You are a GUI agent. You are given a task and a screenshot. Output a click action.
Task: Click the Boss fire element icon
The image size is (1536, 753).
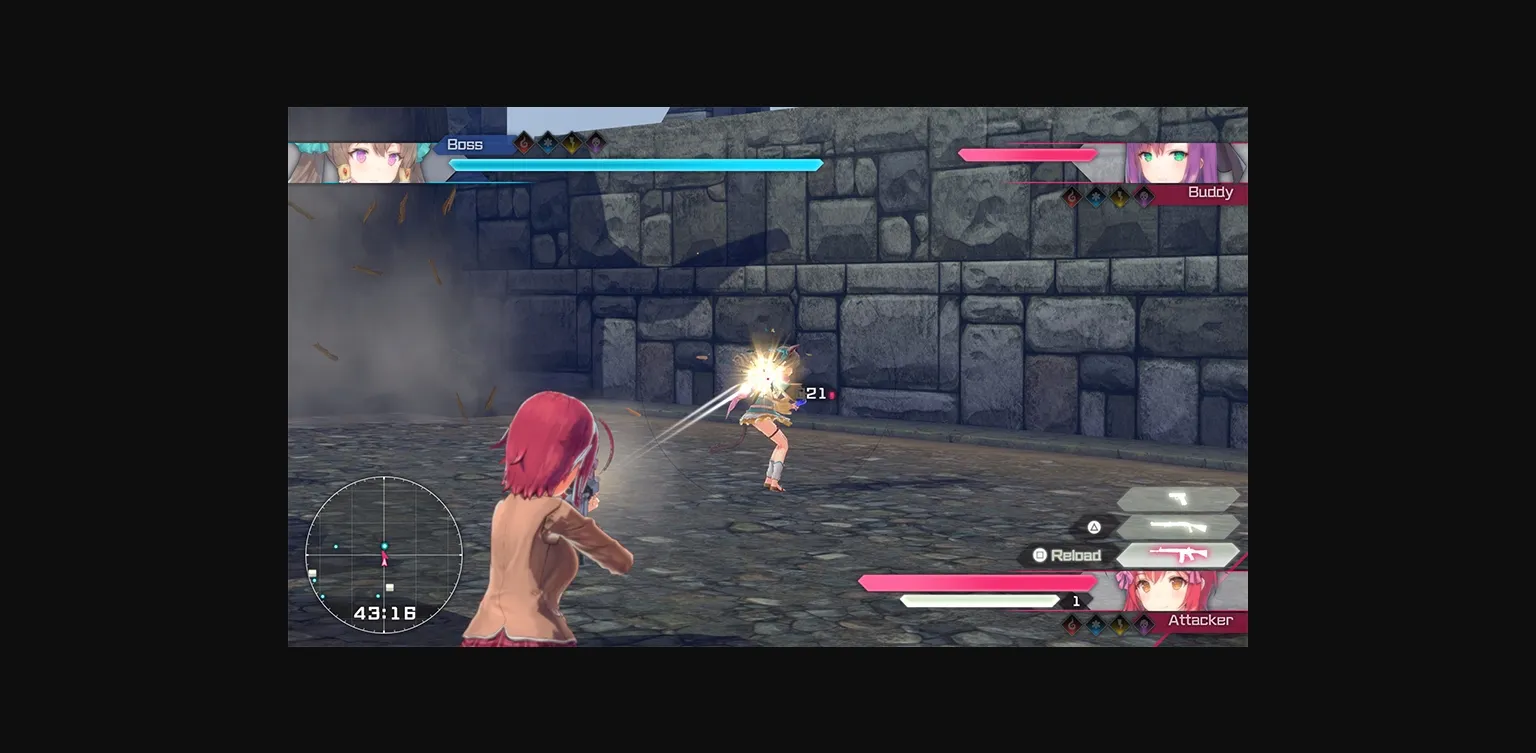pyautogui.click(x=523, y=142)
